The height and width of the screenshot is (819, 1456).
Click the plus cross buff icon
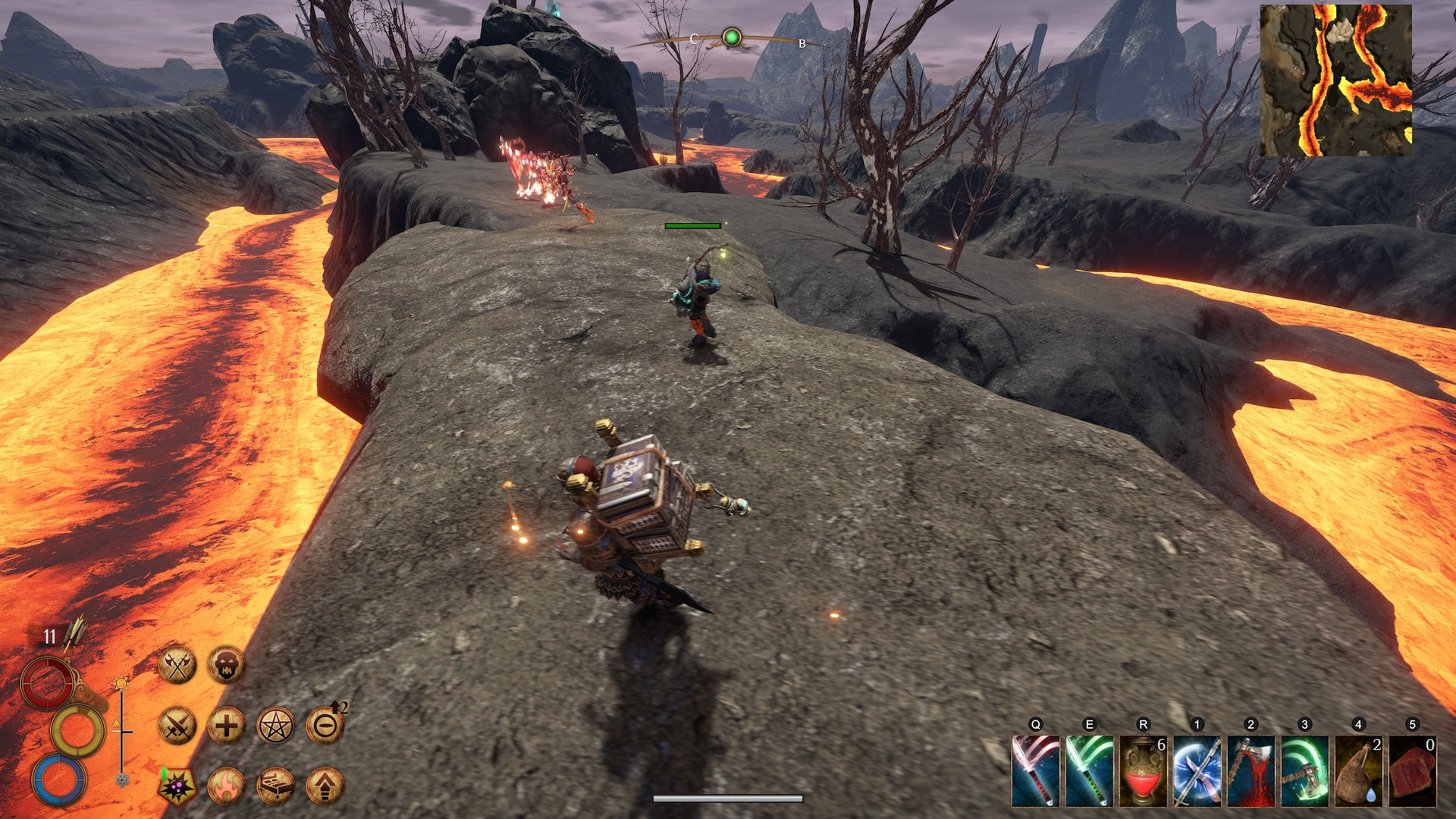[x=226, y=726]
